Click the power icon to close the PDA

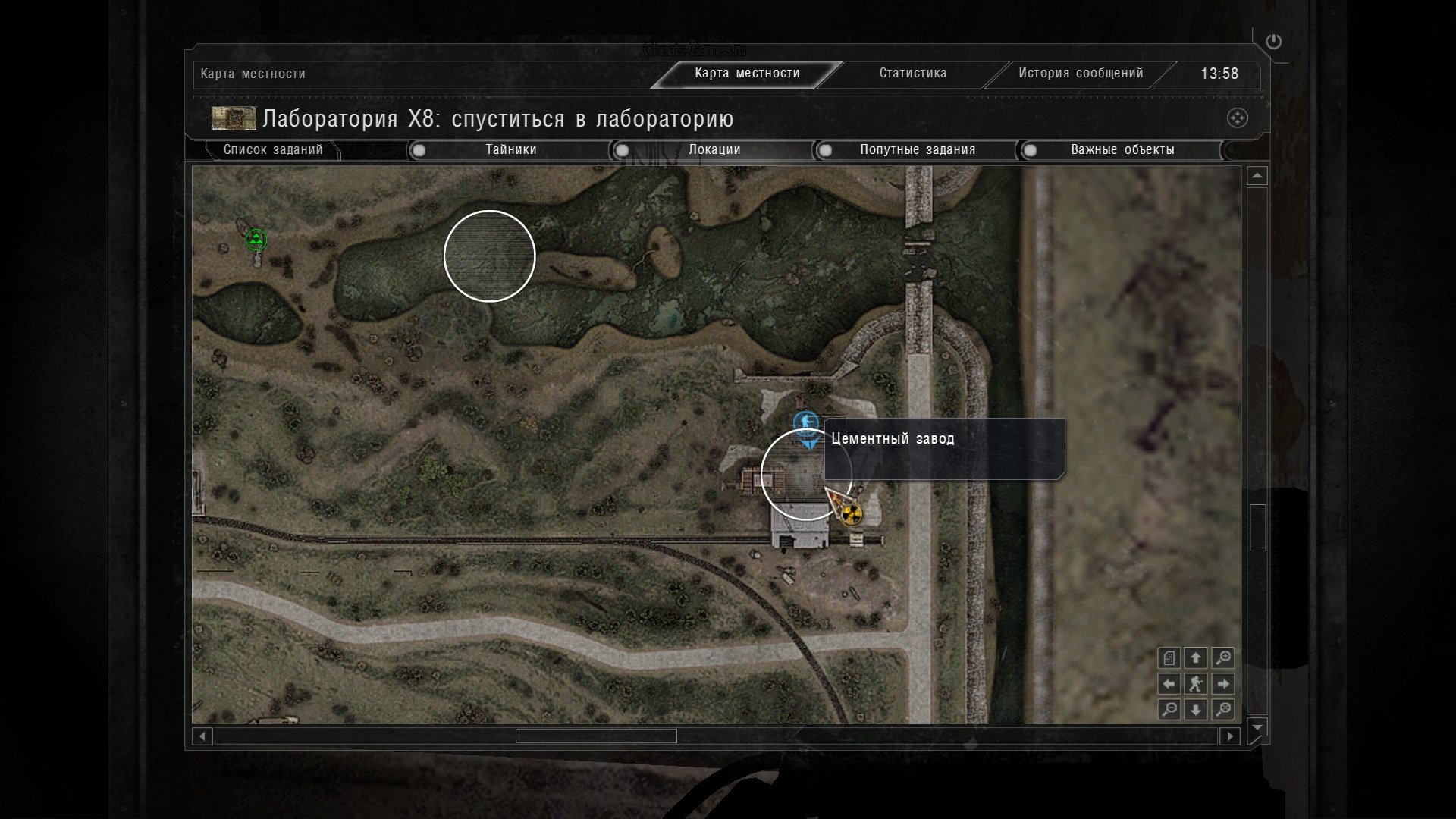[x=1273, y=42]
